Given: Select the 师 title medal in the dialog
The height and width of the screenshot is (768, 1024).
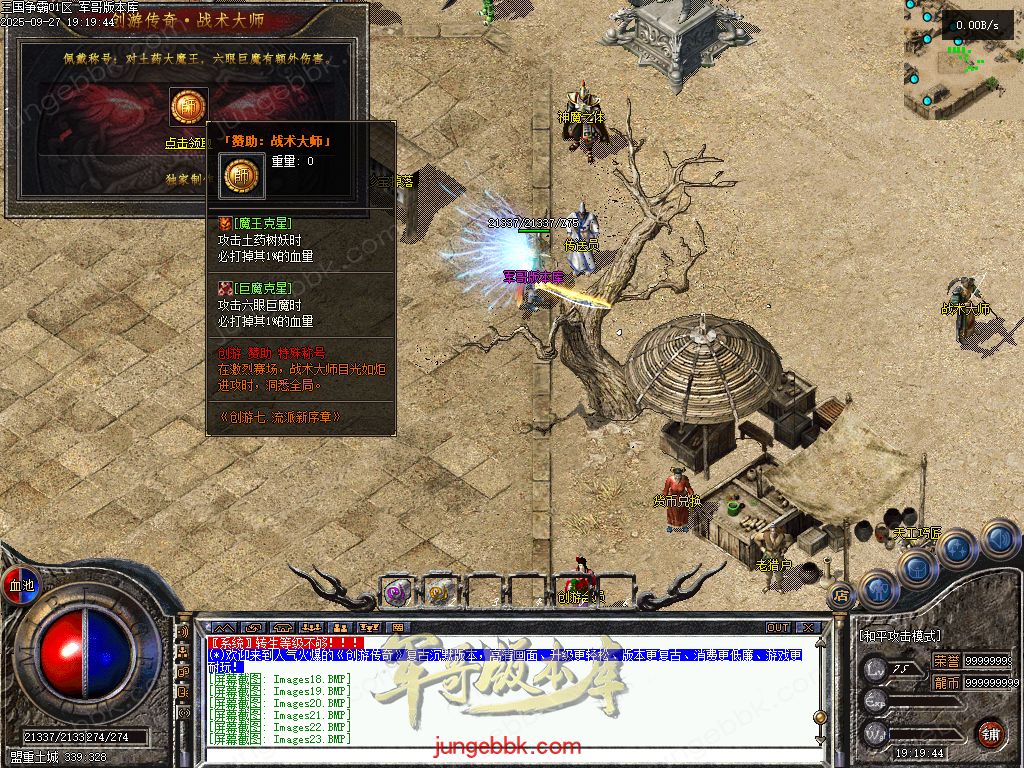Looking at the screenshot, I should (x=187, y=107).
